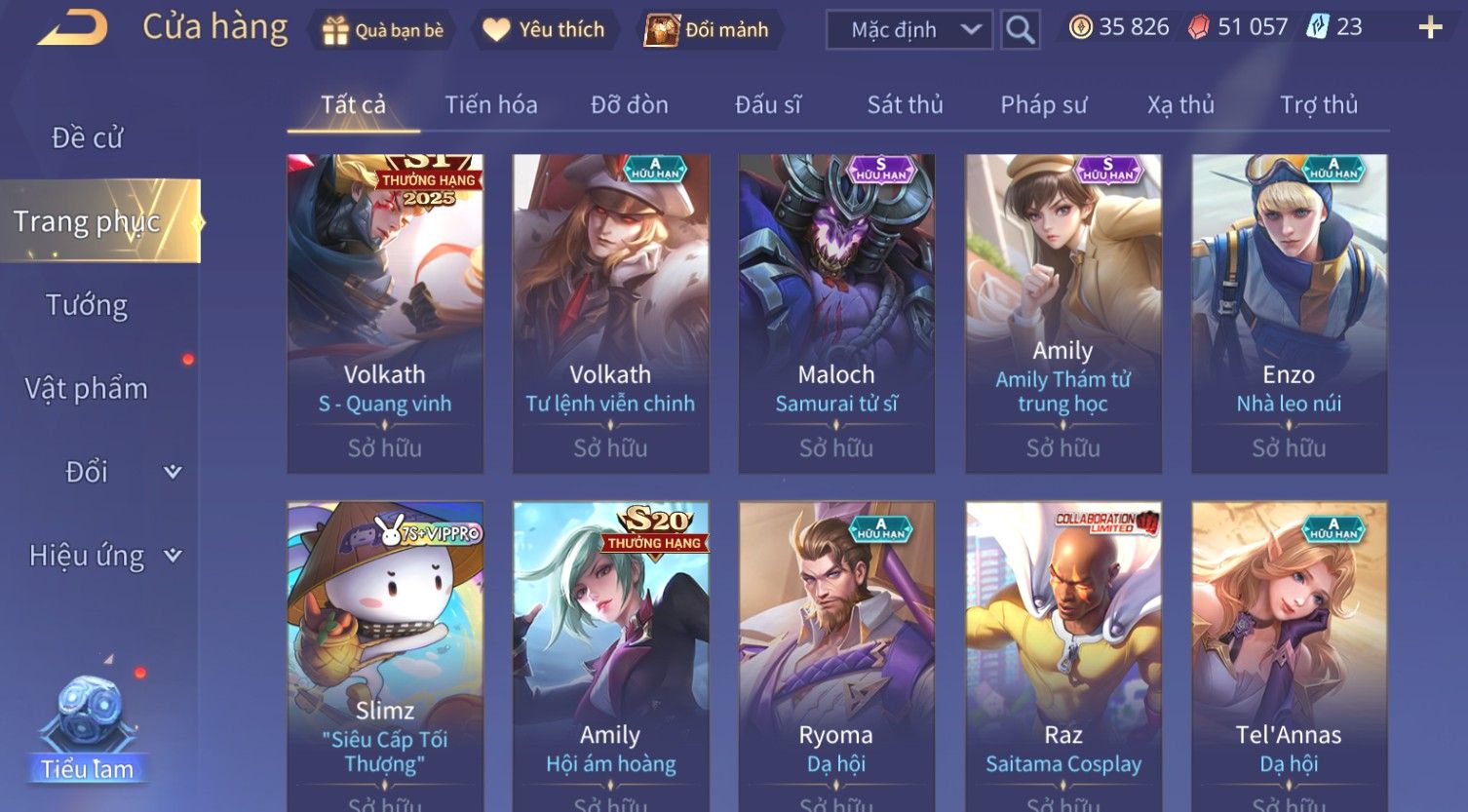This screenshot has height=812, width=1468.
Task: Select Maloch Samurai tử sĩ skin card
Action: click(x=836, y=312)
